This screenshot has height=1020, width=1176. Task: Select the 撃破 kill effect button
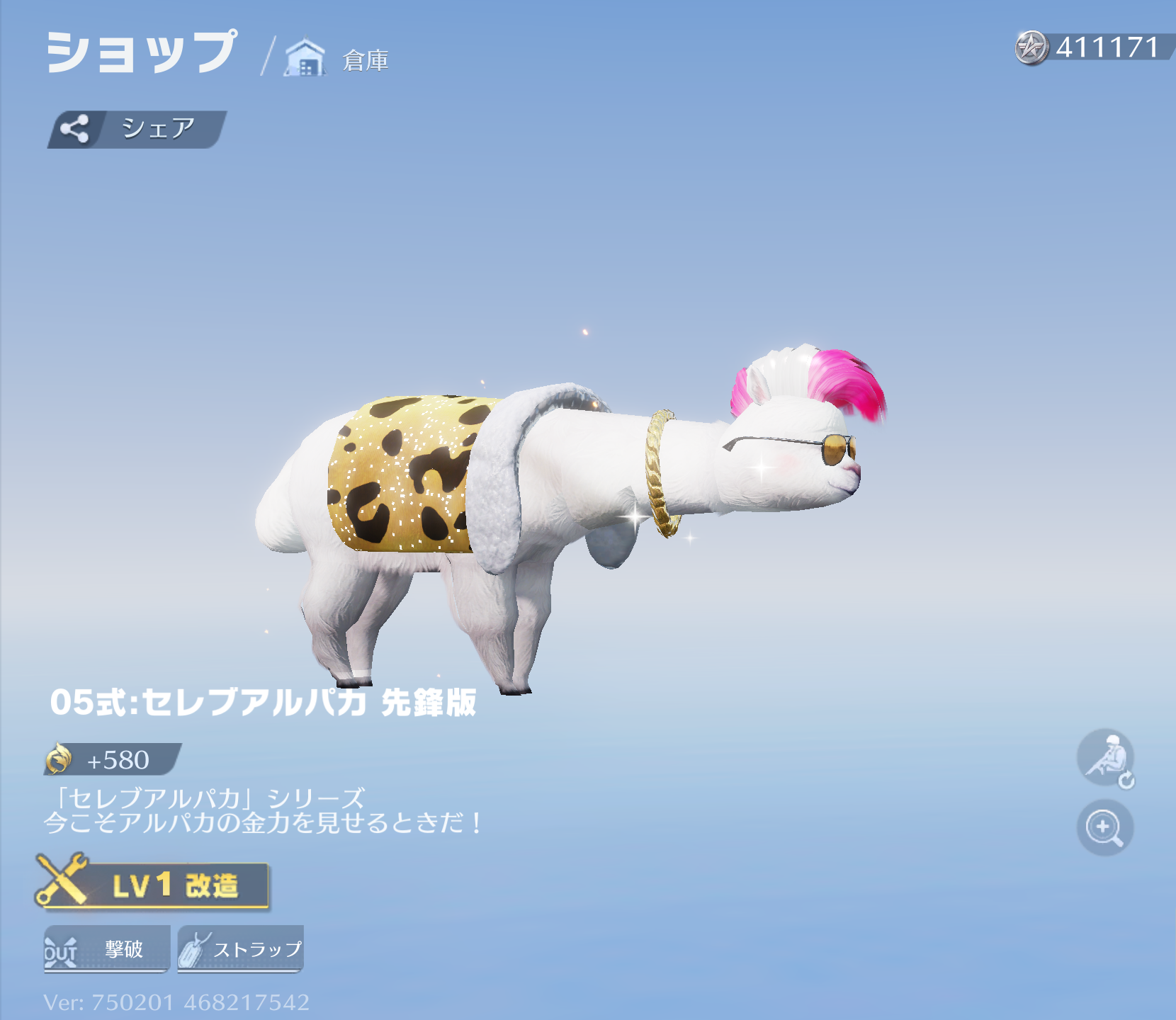coord(107,948)
